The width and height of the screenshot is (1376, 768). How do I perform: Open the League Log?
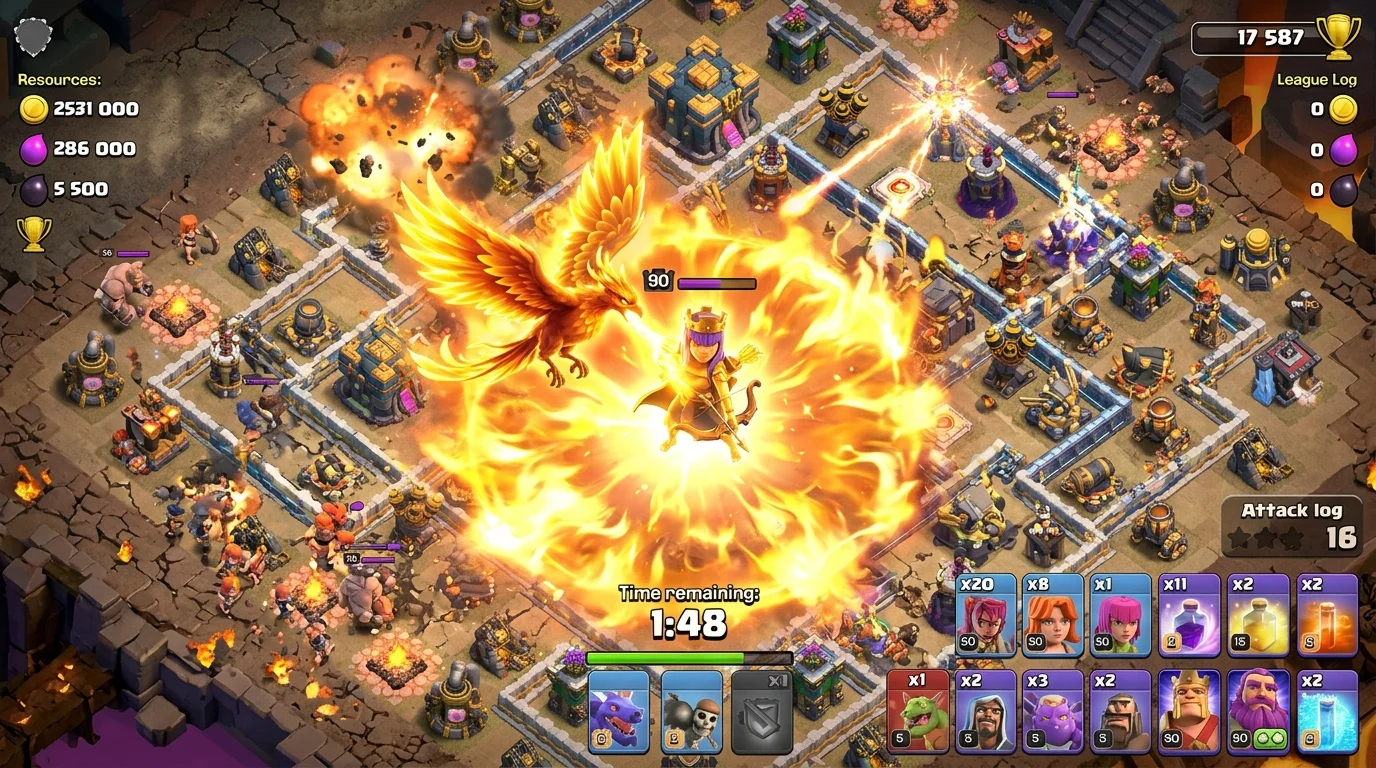point(1318,79)
